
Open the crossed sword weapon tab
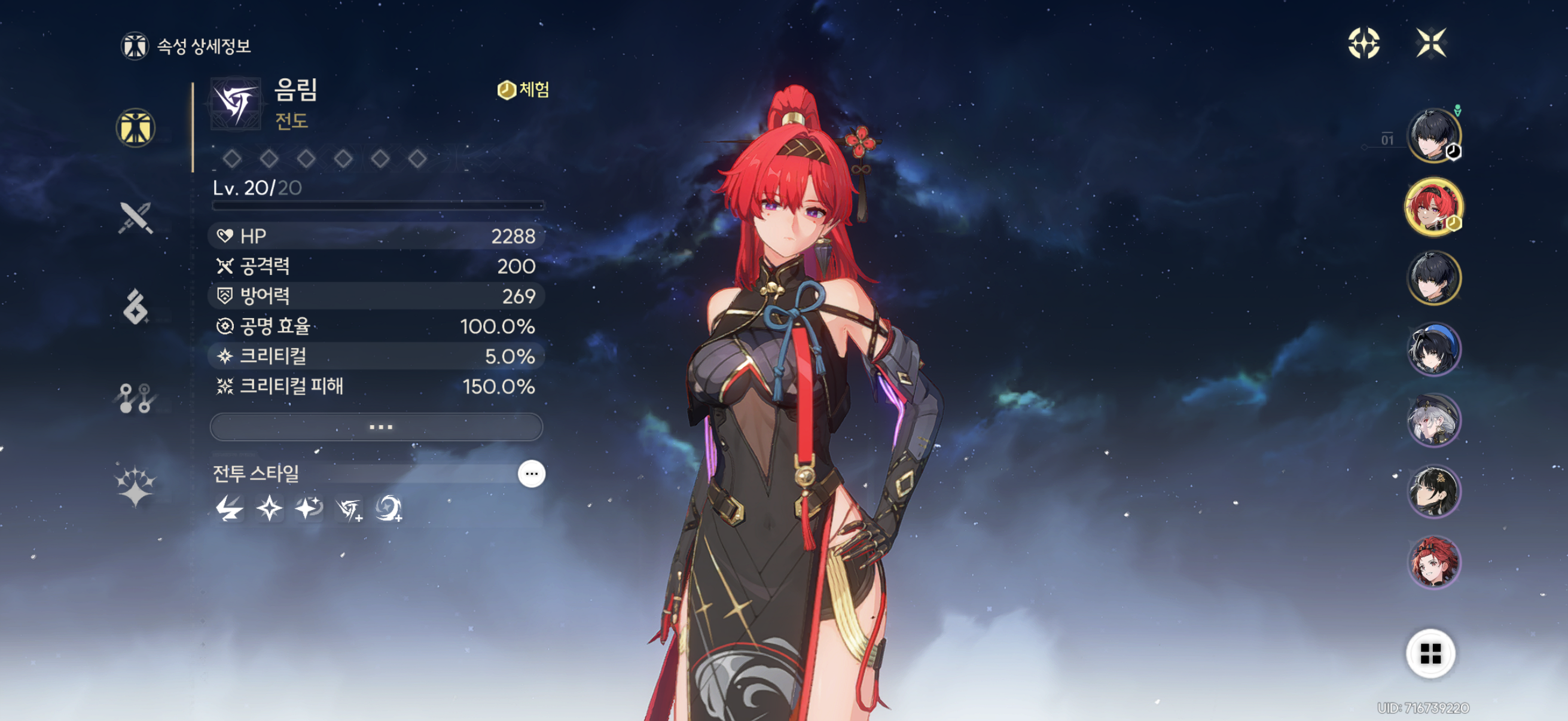[136, 218]
